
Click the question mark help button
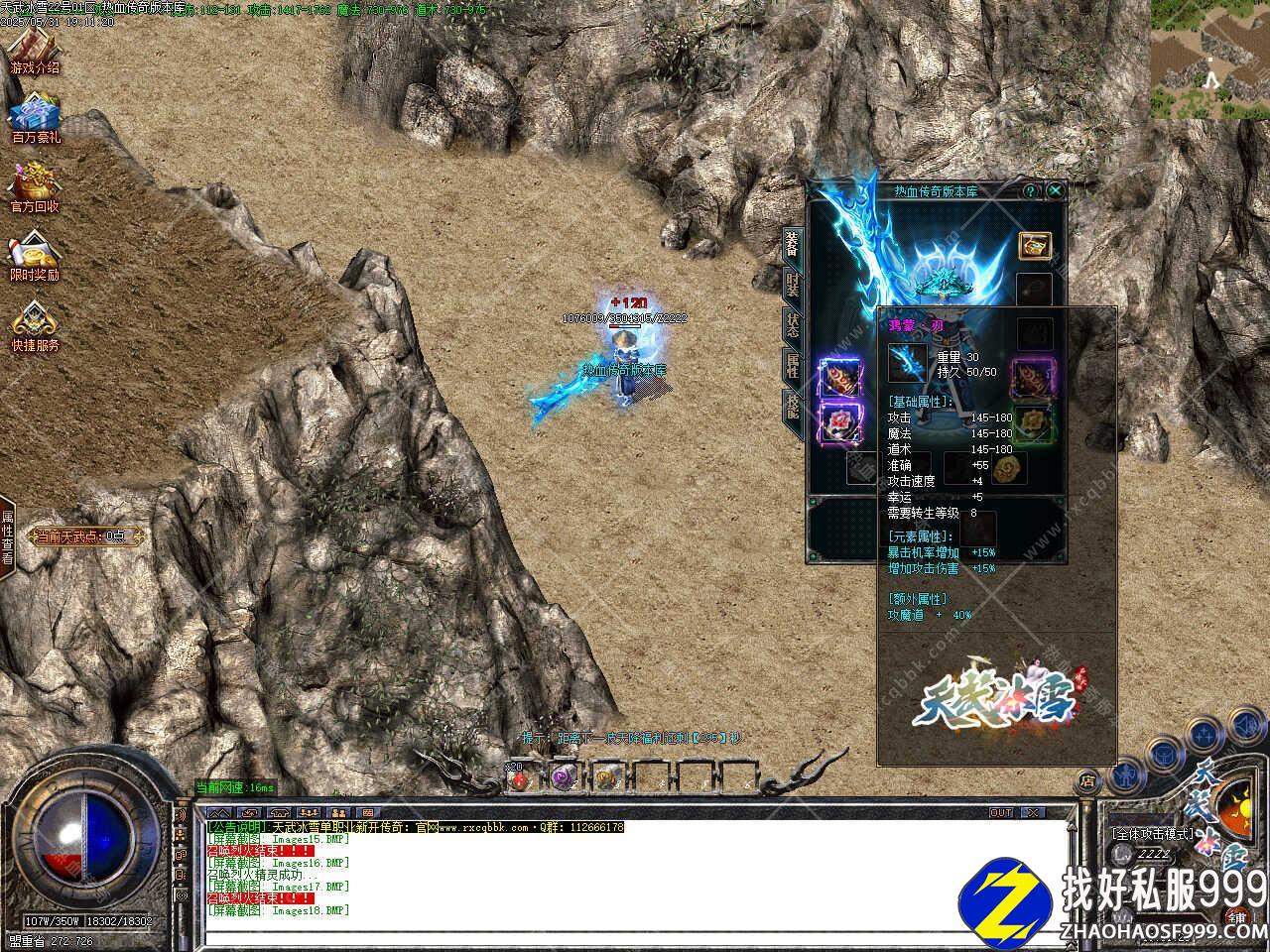coord(1032,190)
